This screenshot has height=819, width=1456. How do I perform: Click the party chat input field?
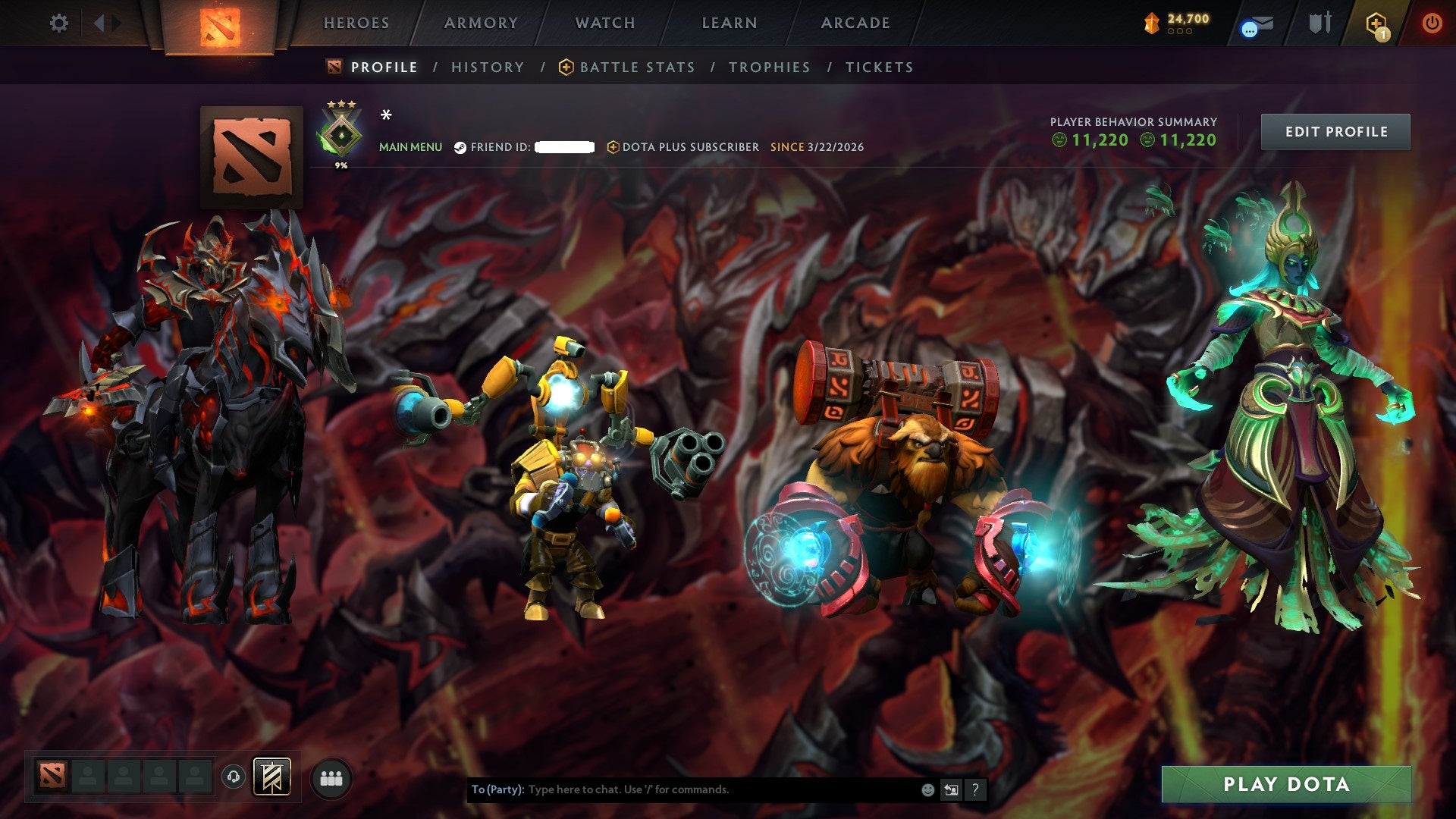coord(682,789)
